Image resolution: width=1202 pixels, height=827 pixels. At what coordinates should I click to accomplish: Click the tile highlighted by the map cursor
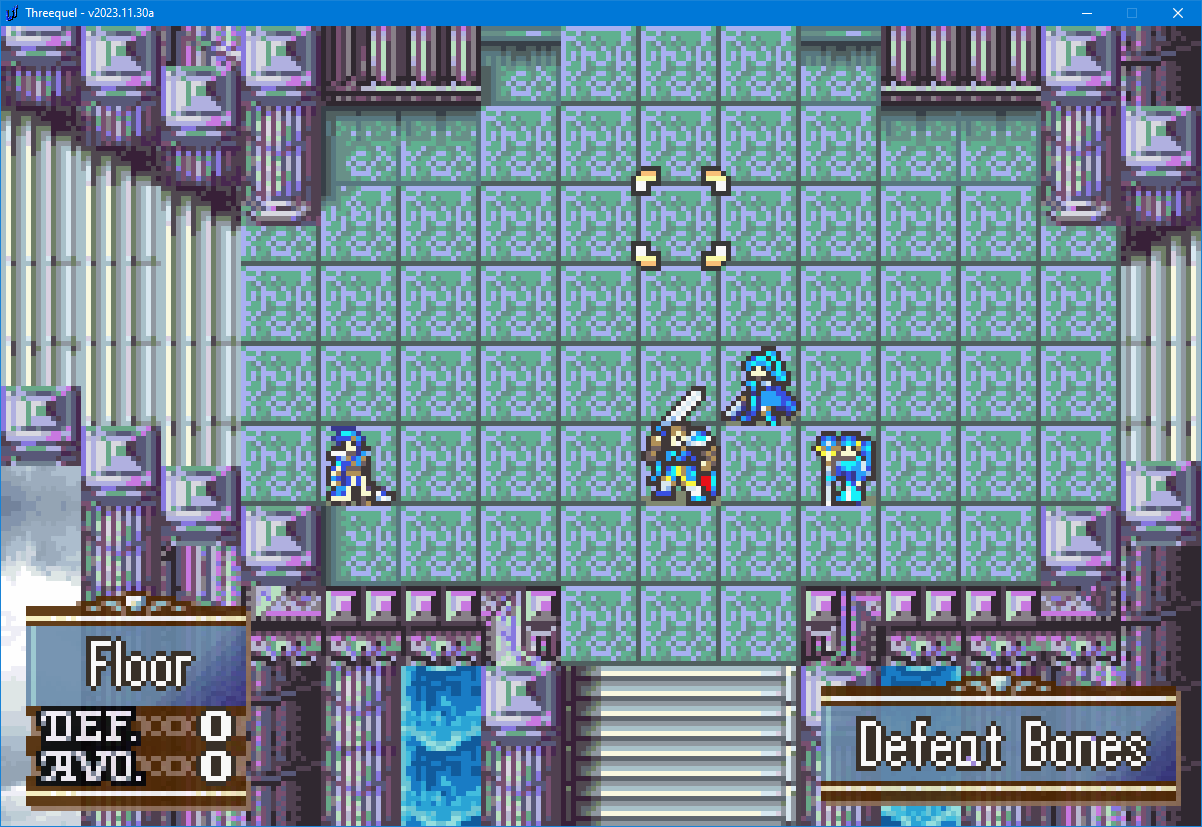[x=681, y=219]
